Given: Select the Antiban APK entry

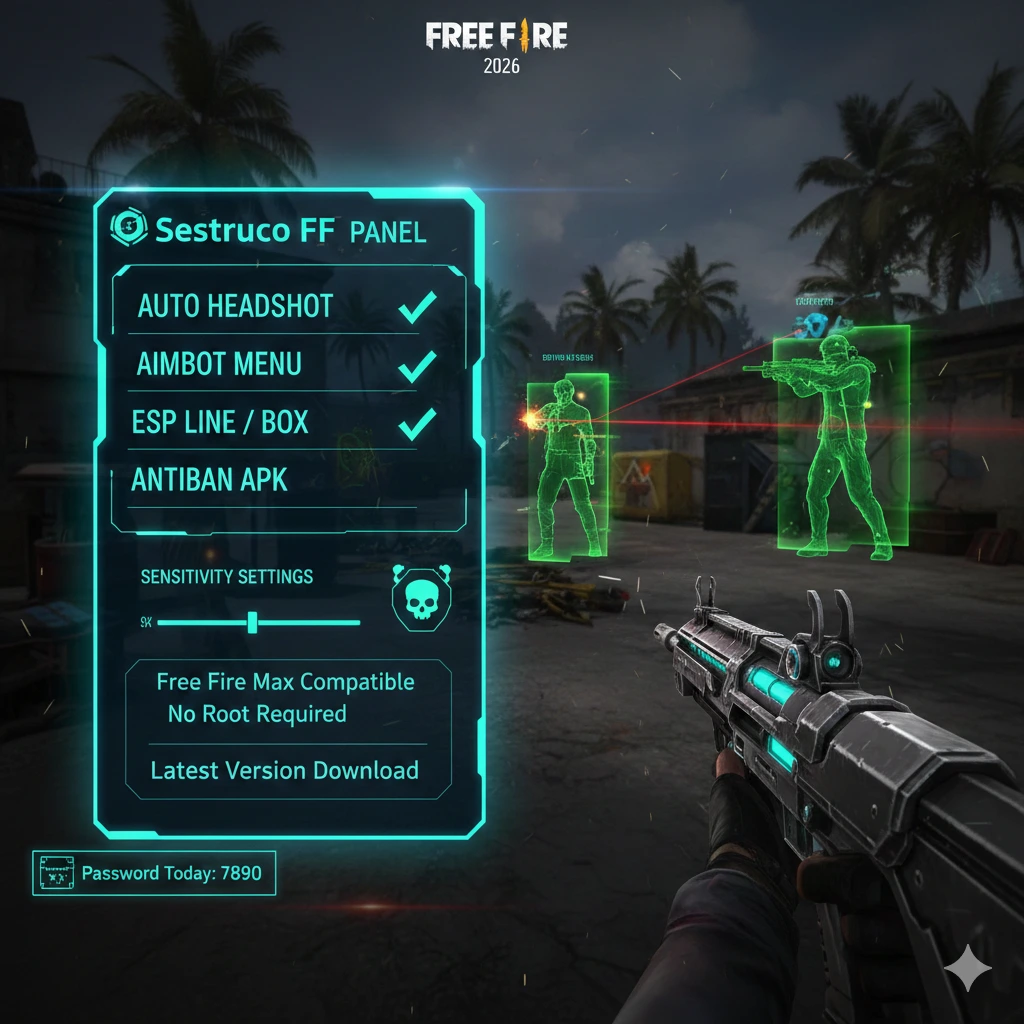Looking at the screenshot, I should [x=210, y=480].
